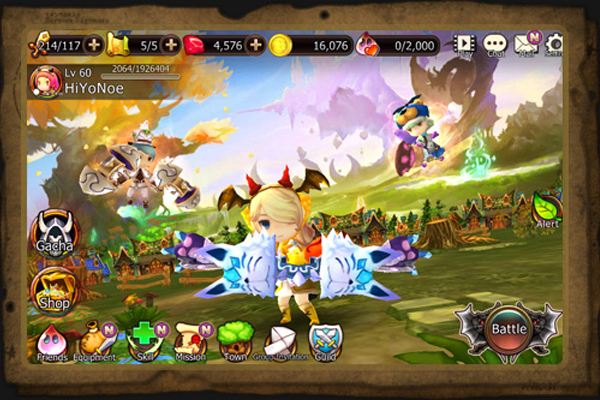Go to Town
The width and height of the screenshot is (600, 400).
point(234,340)
